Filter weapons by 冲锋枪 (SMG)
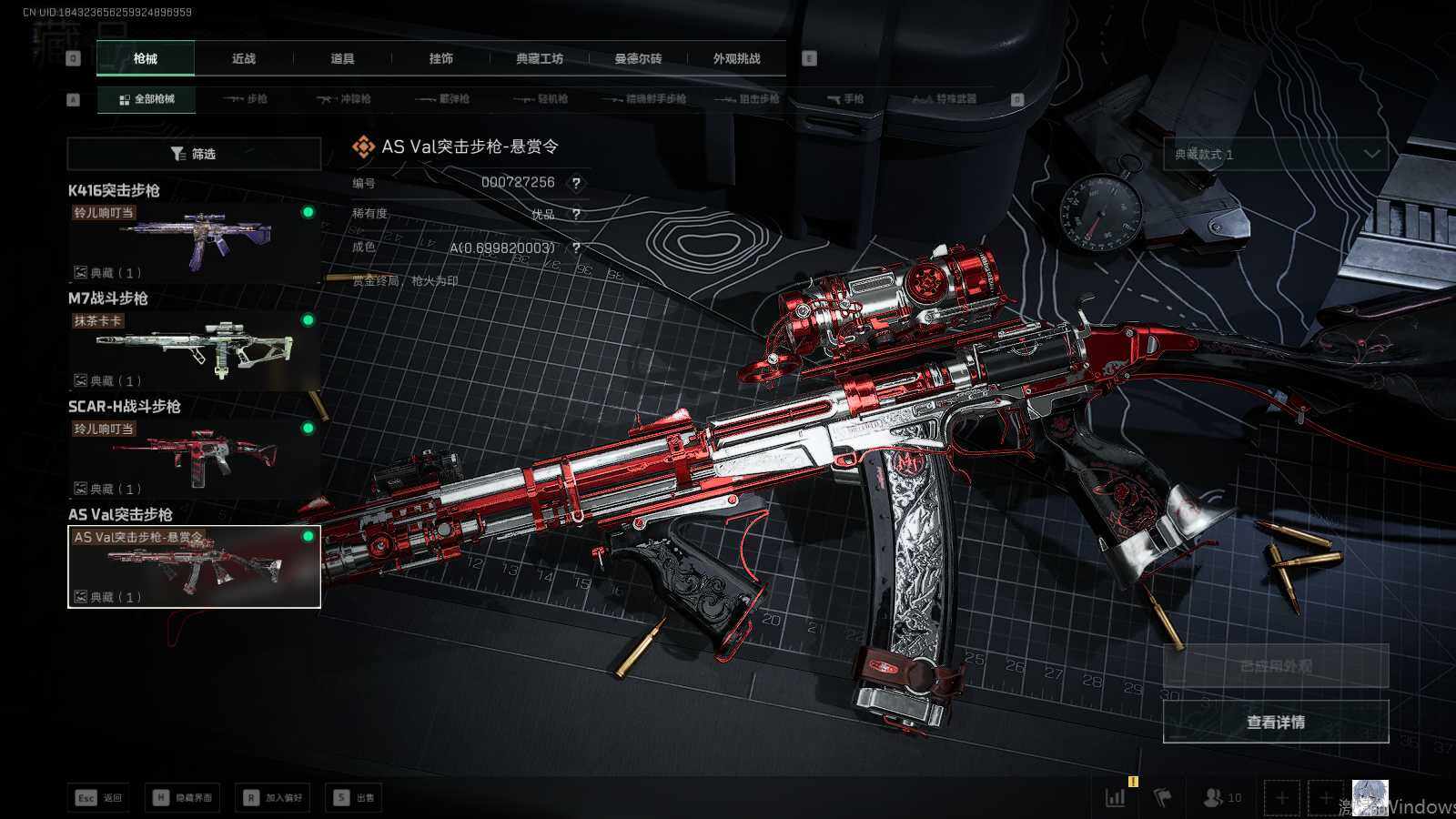 coord(344,99)
